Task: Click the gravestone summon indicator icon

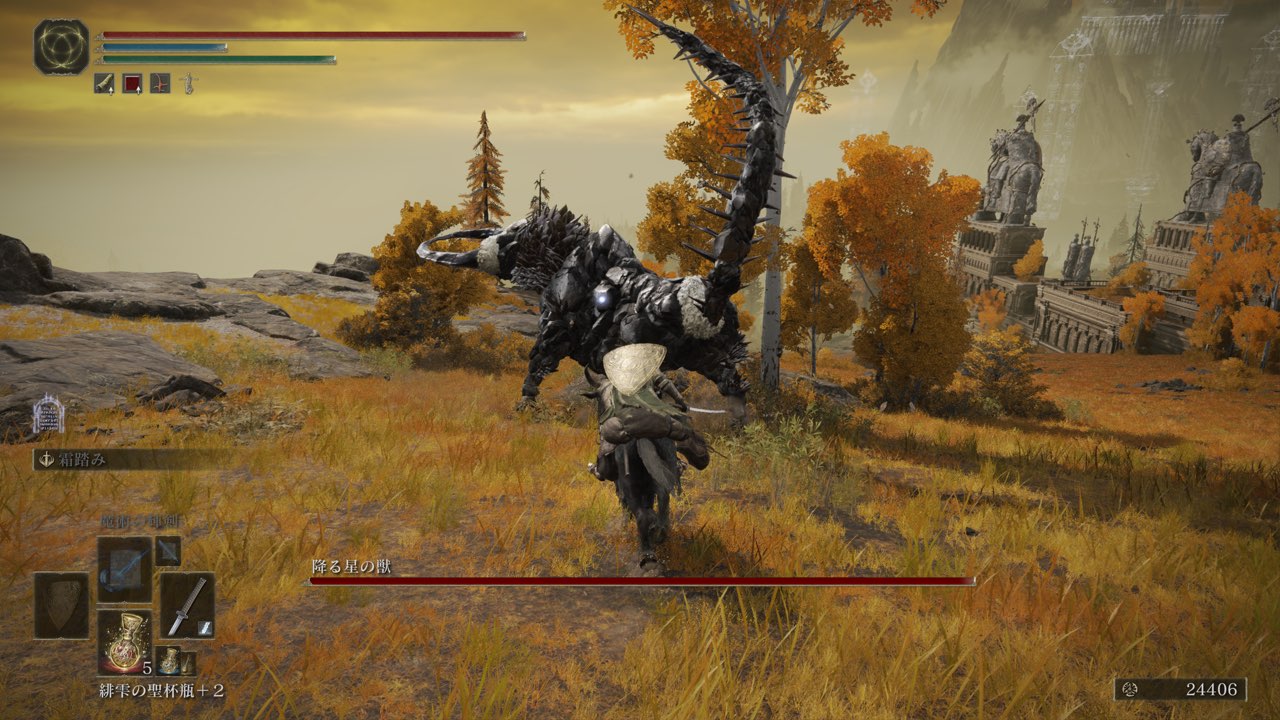Action: (48, 415)
